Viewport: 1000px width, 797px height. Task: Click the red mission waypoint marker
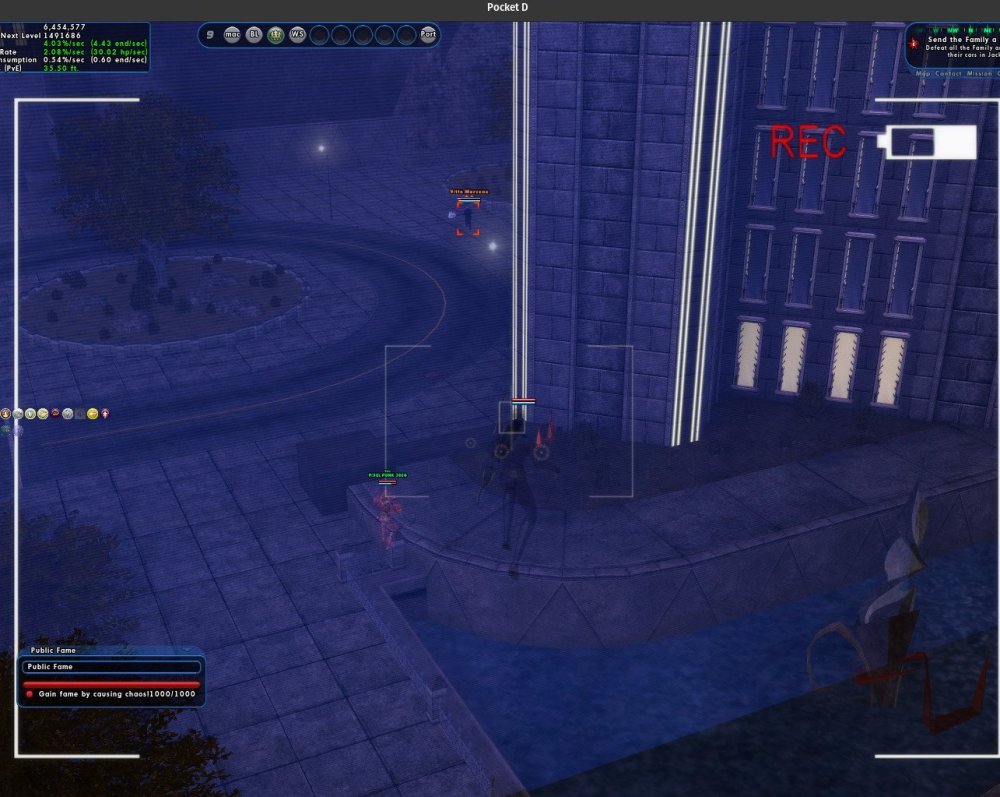pyautogui.click(x=913, y=45)
